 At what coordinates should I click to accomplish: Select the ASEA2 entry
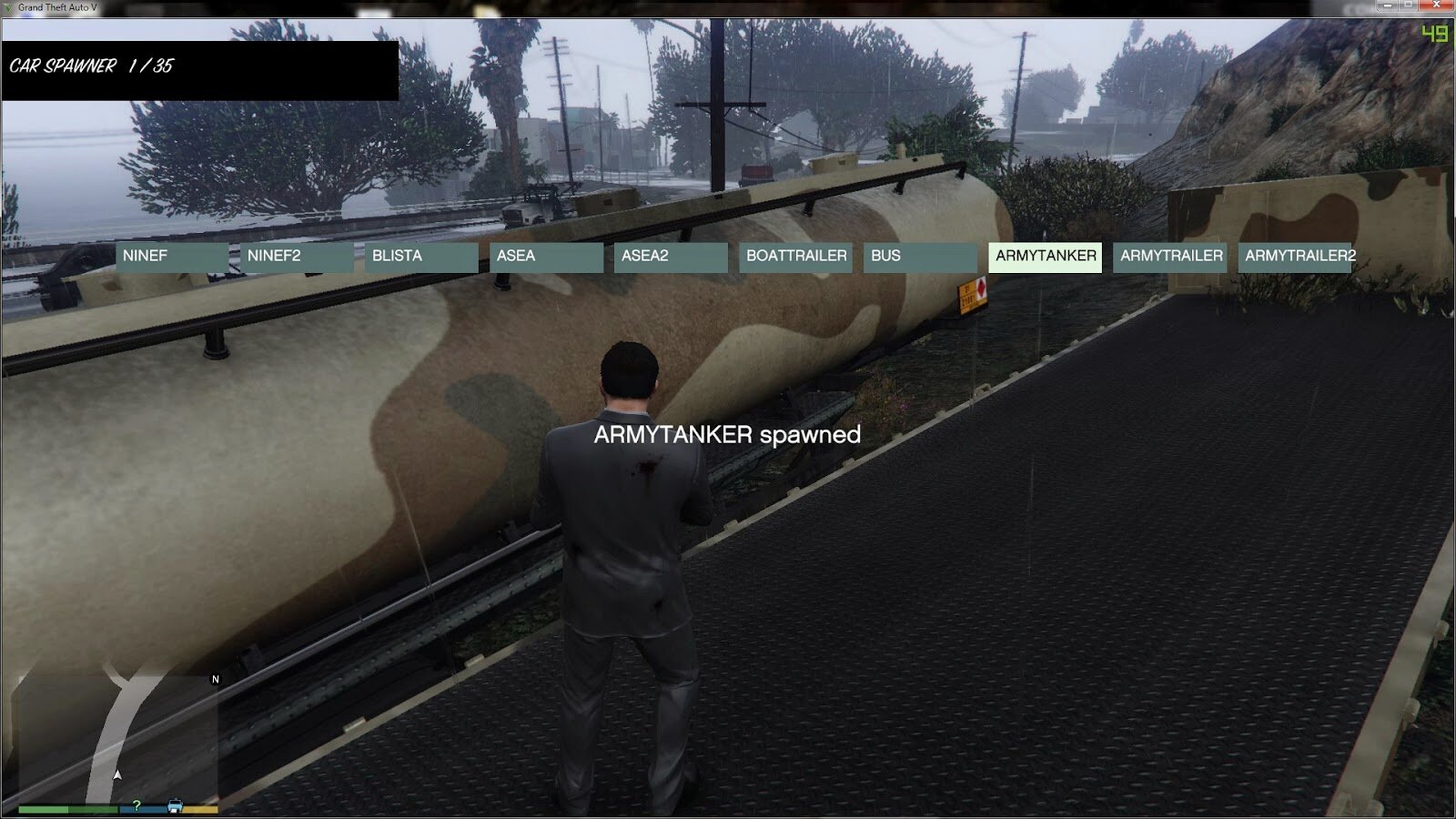(x=671, y=257)
